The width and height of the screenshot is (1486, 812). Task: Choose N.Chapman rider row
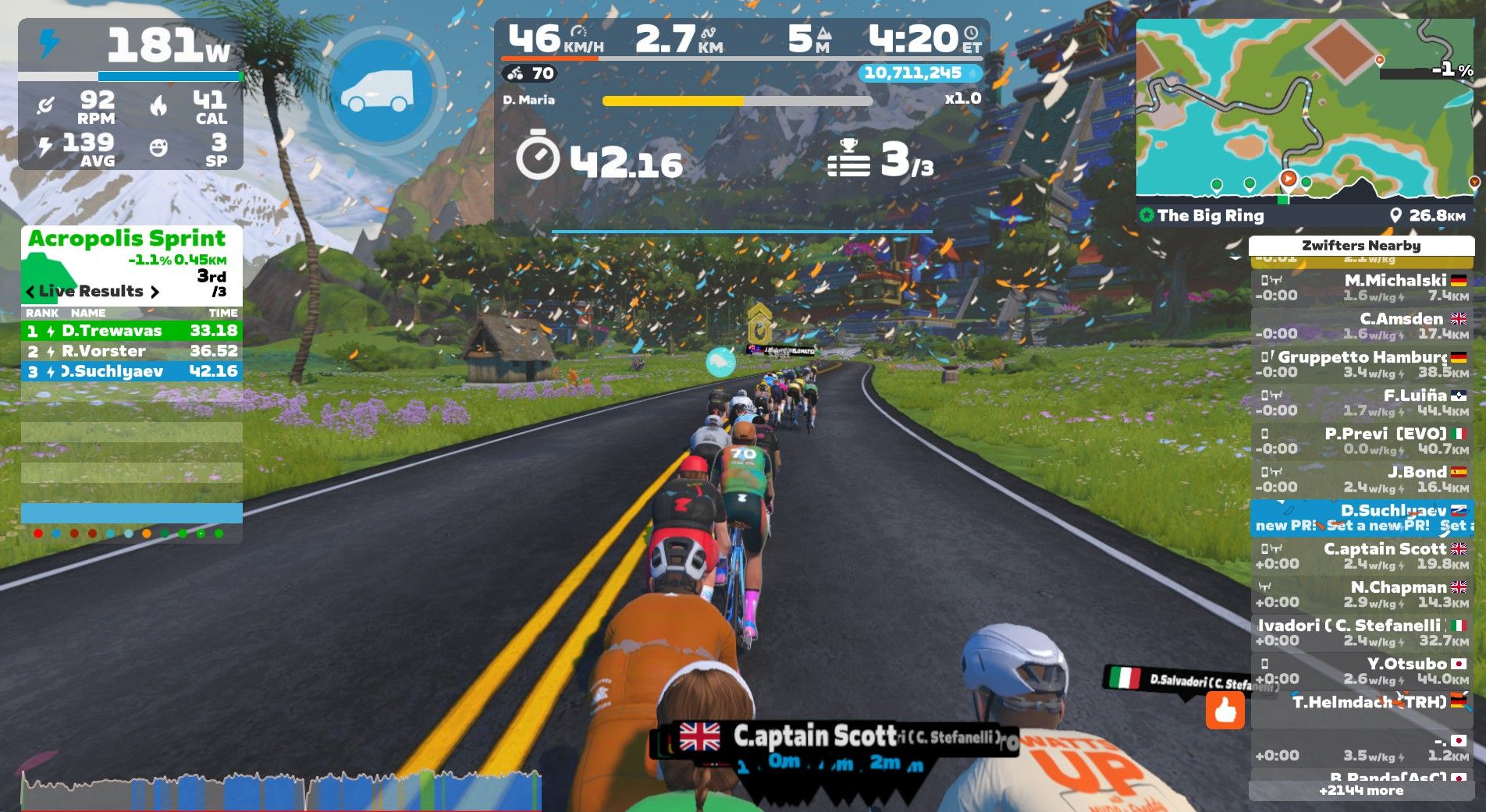pos(1362,594)
